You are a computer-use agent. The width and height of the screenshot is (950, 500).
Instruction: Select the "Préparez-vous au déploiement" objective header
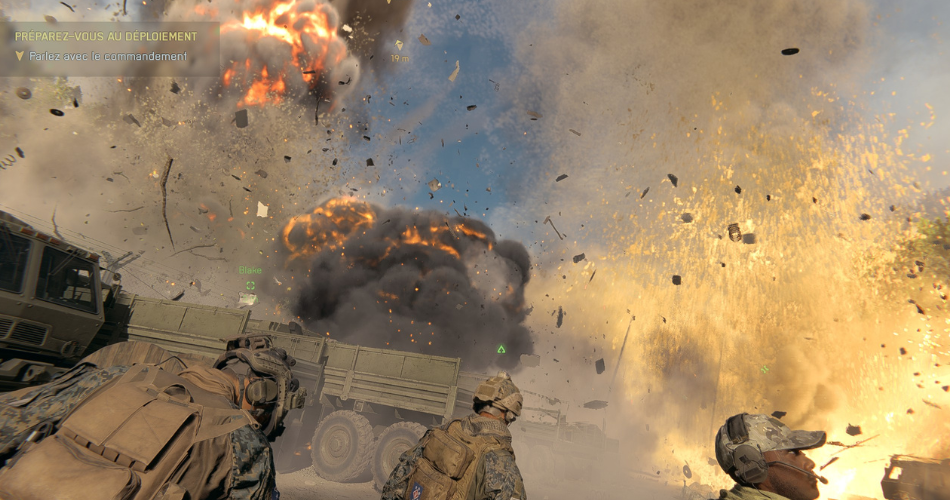(x=105, y=36)
